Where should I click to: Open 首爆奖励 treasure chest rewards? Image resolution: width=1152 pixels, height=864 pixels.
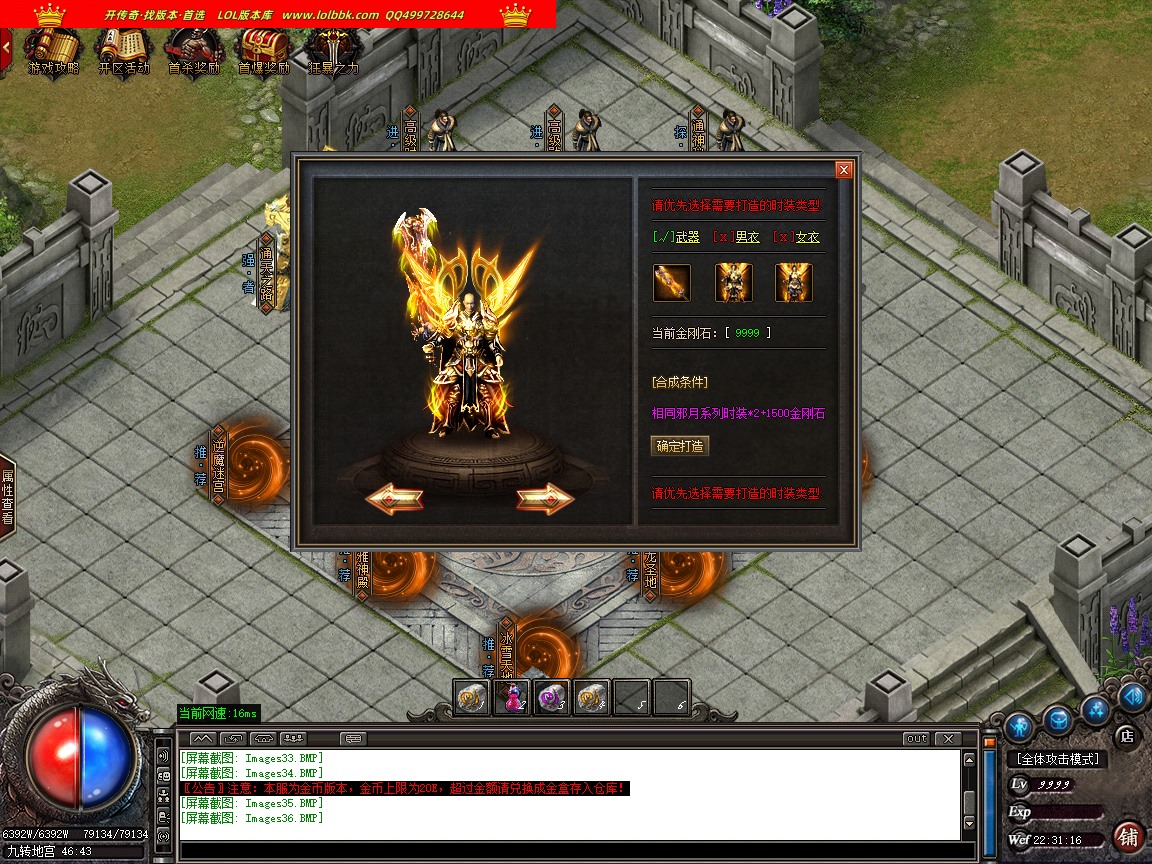point(263,50)
